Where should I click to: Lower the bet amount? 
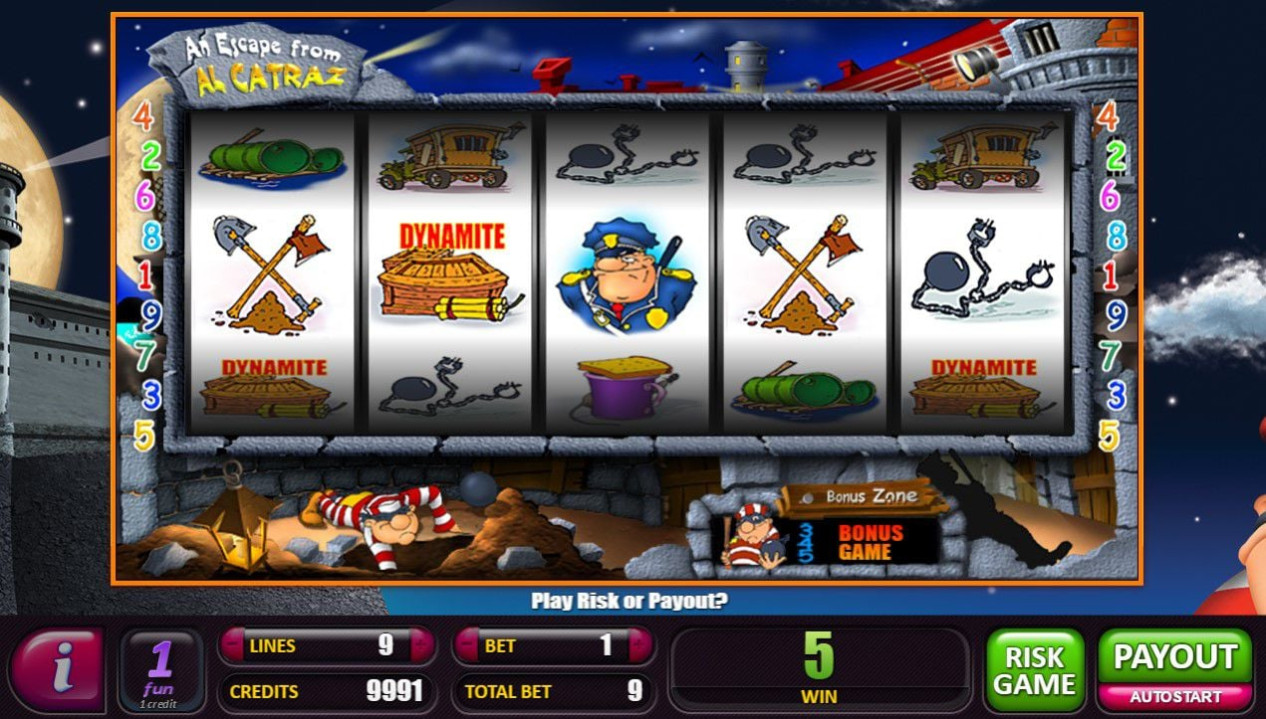[x=466, y=646]
